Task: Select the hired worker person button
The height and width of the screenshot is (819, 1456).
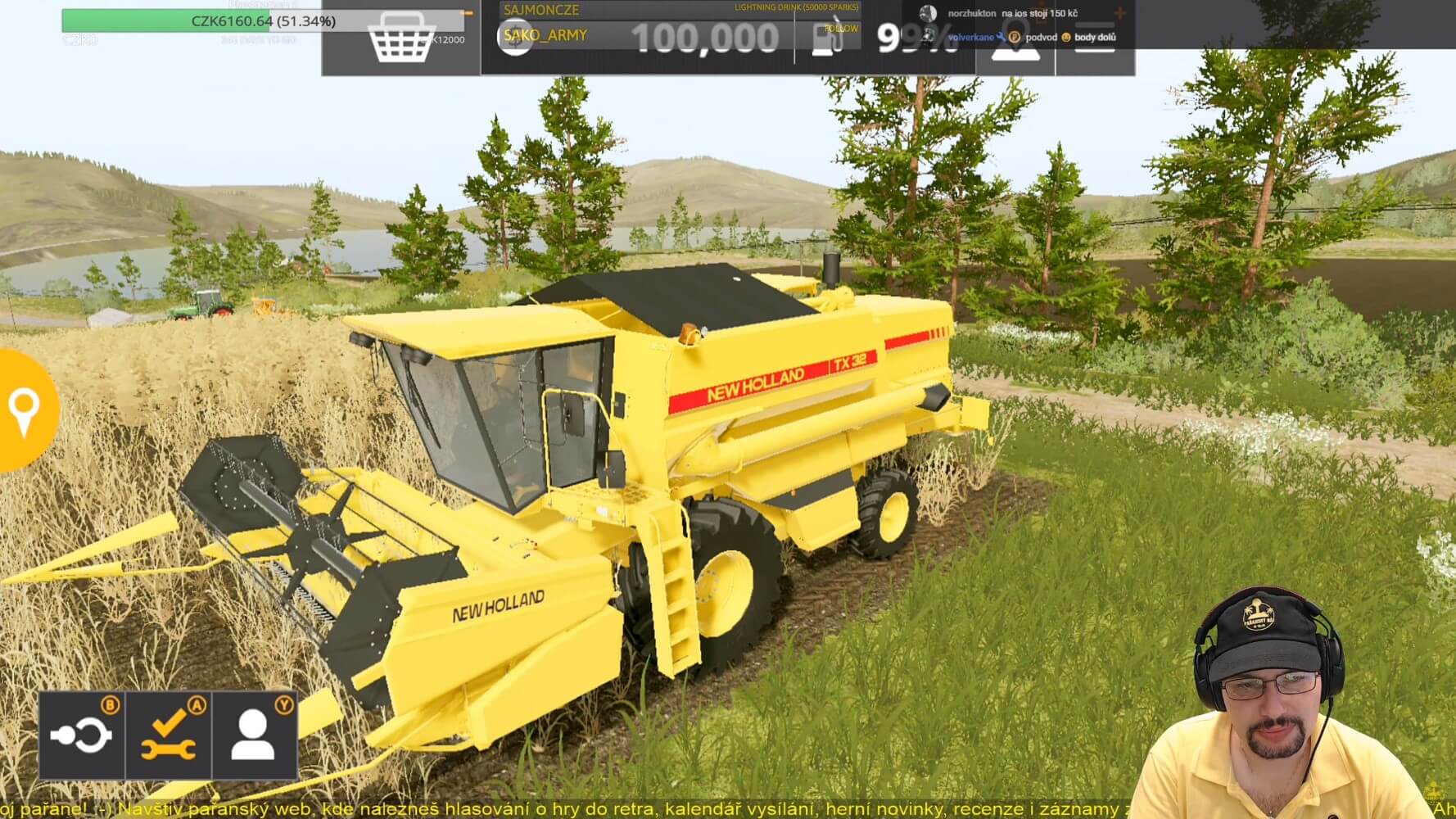Action: click(254, 735)
